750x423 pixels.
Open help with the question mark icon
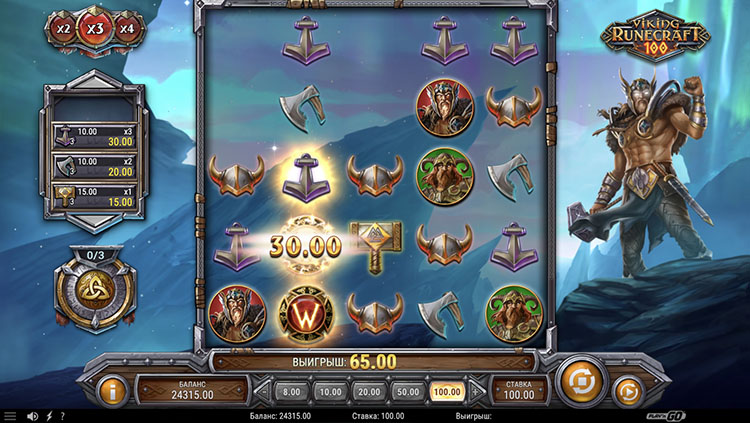coord(62,416)
